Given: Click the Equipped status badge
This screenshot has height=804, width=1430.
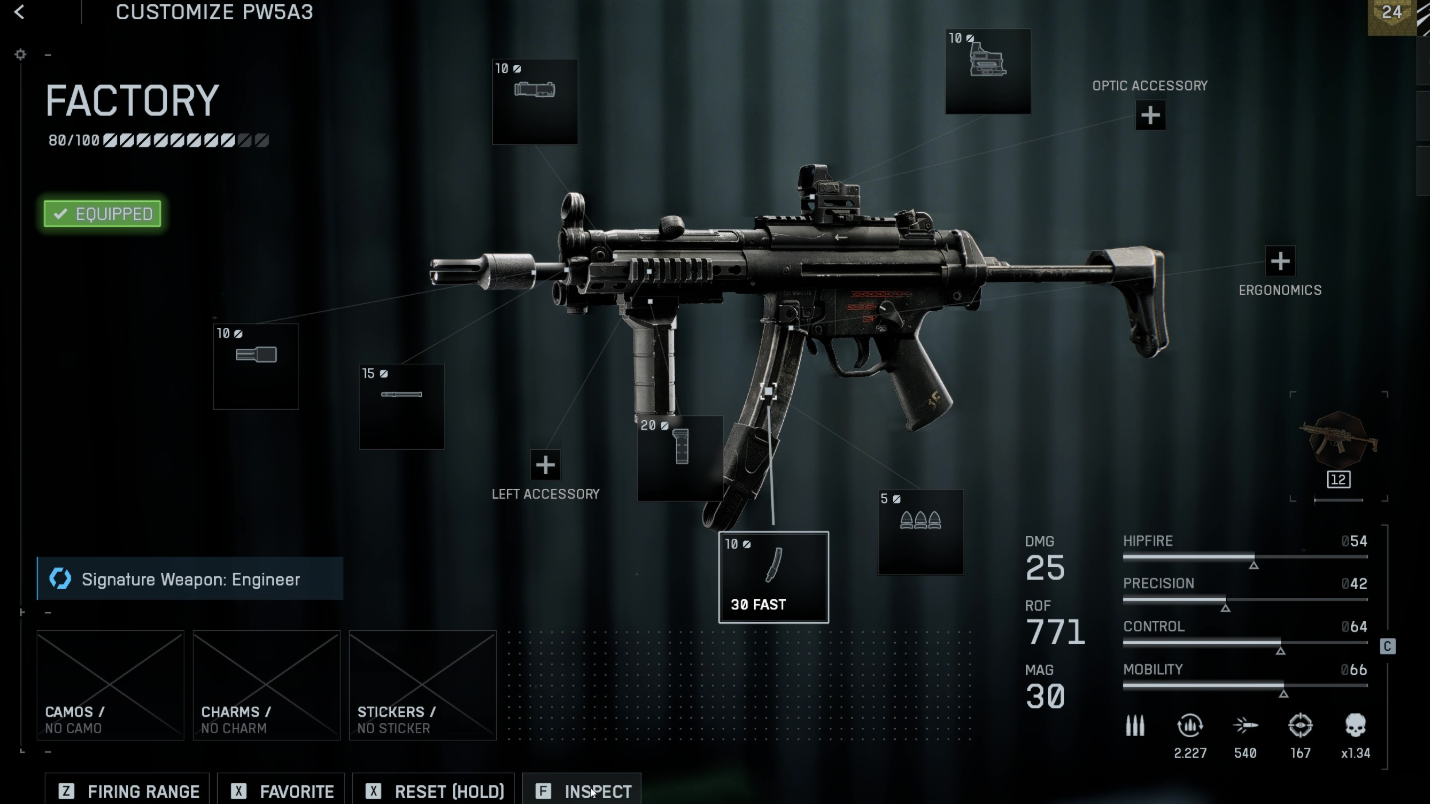Looking at the screenshot, I should click(102, 214).
